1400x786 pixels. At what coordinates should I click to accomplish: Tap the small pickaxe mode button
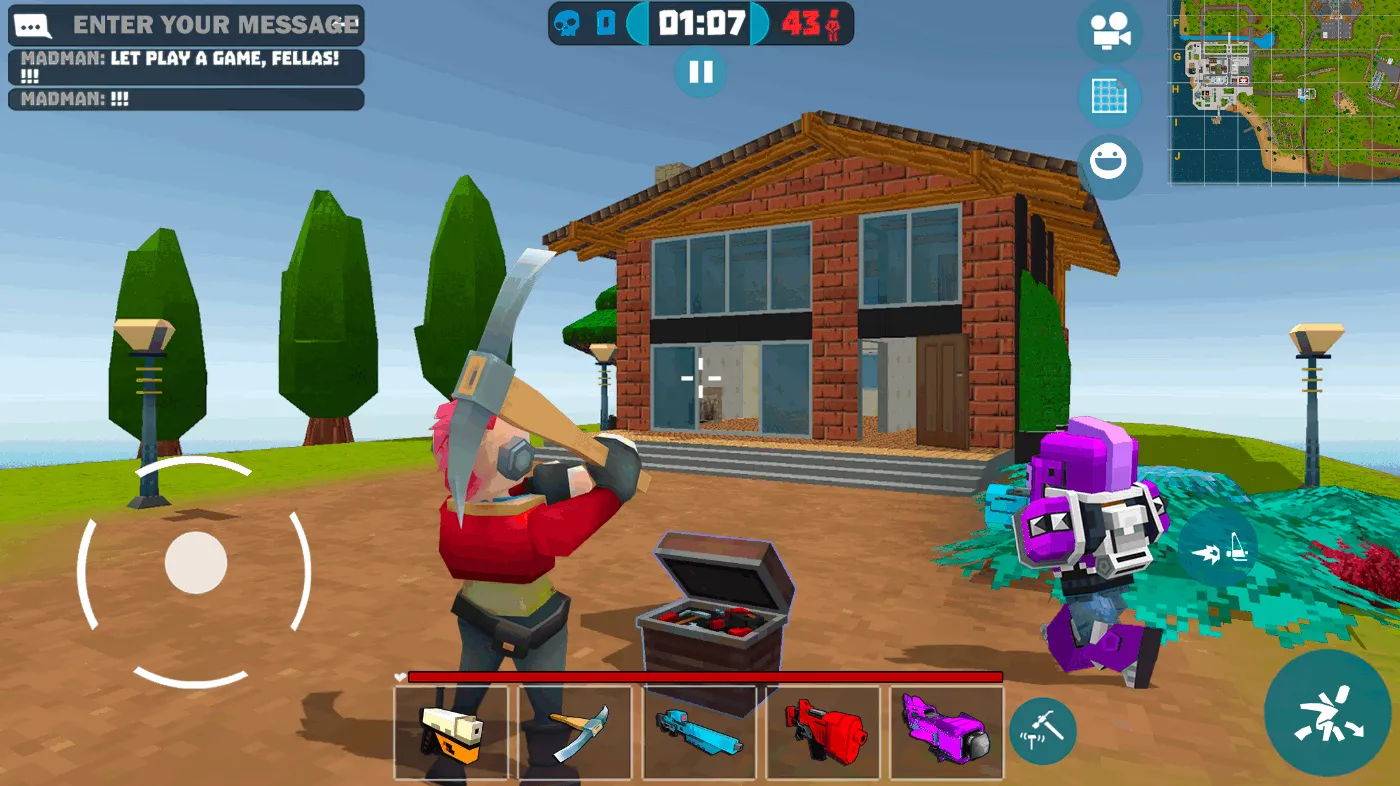(x=1042, y=731)
